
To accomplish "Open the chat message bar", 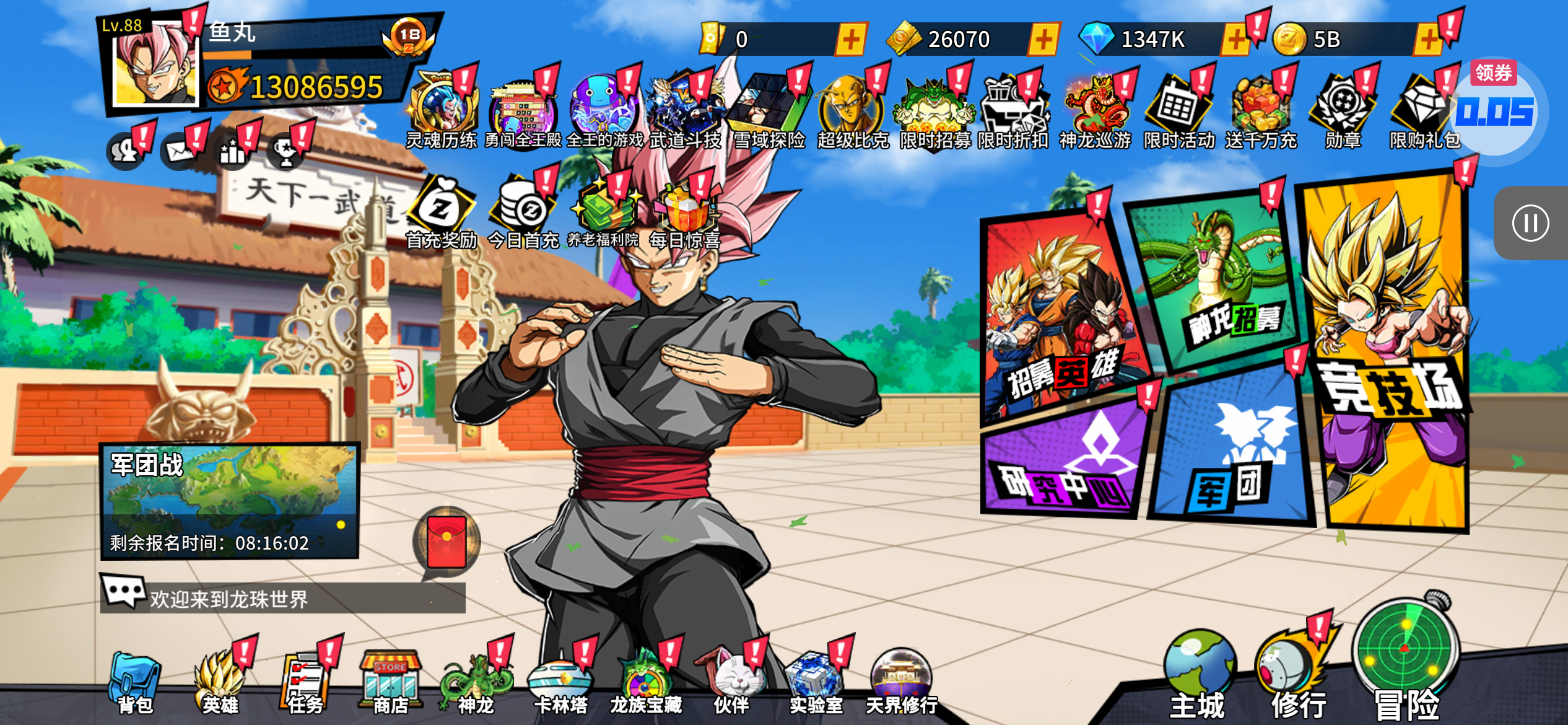I will pos(282,598).
